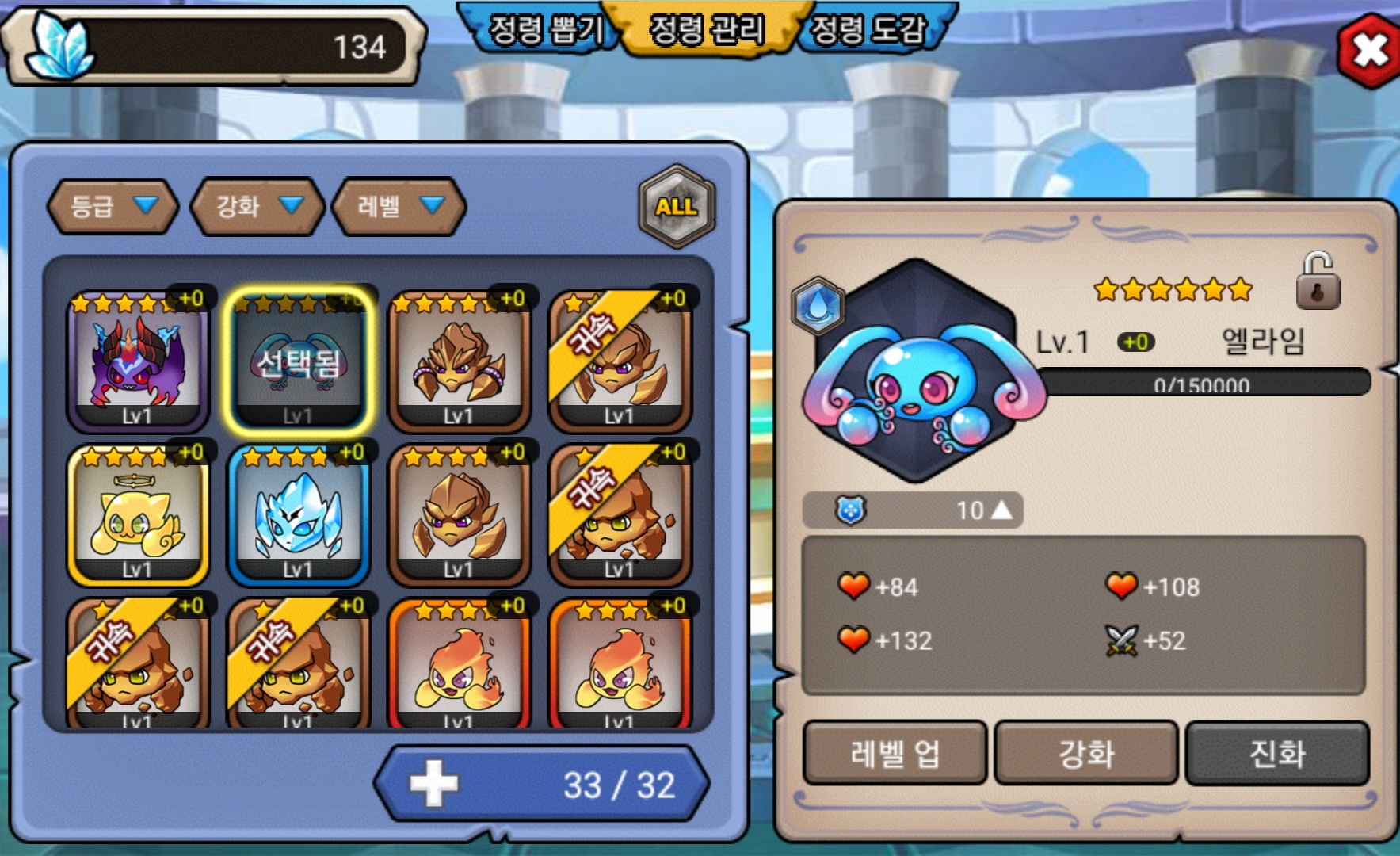Click the highlighted 선택됨 spirit slot
Image resolution: width=1400 pixels, height=856 pixels.
coord(299,361)
